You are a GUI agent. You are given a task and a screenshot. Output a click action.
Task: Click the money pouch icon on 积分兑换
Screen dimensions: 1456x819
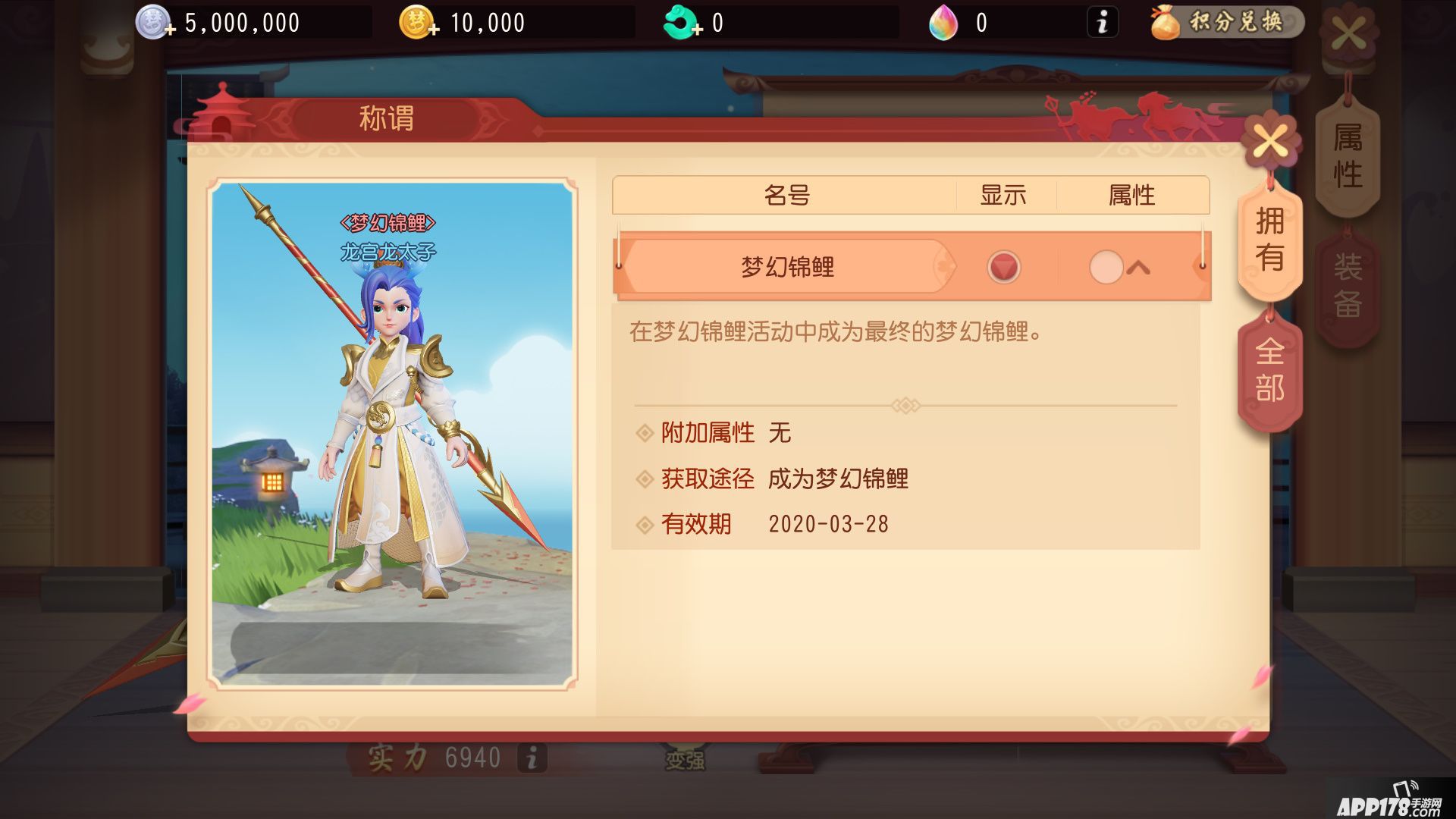(x=1166, y=23)
